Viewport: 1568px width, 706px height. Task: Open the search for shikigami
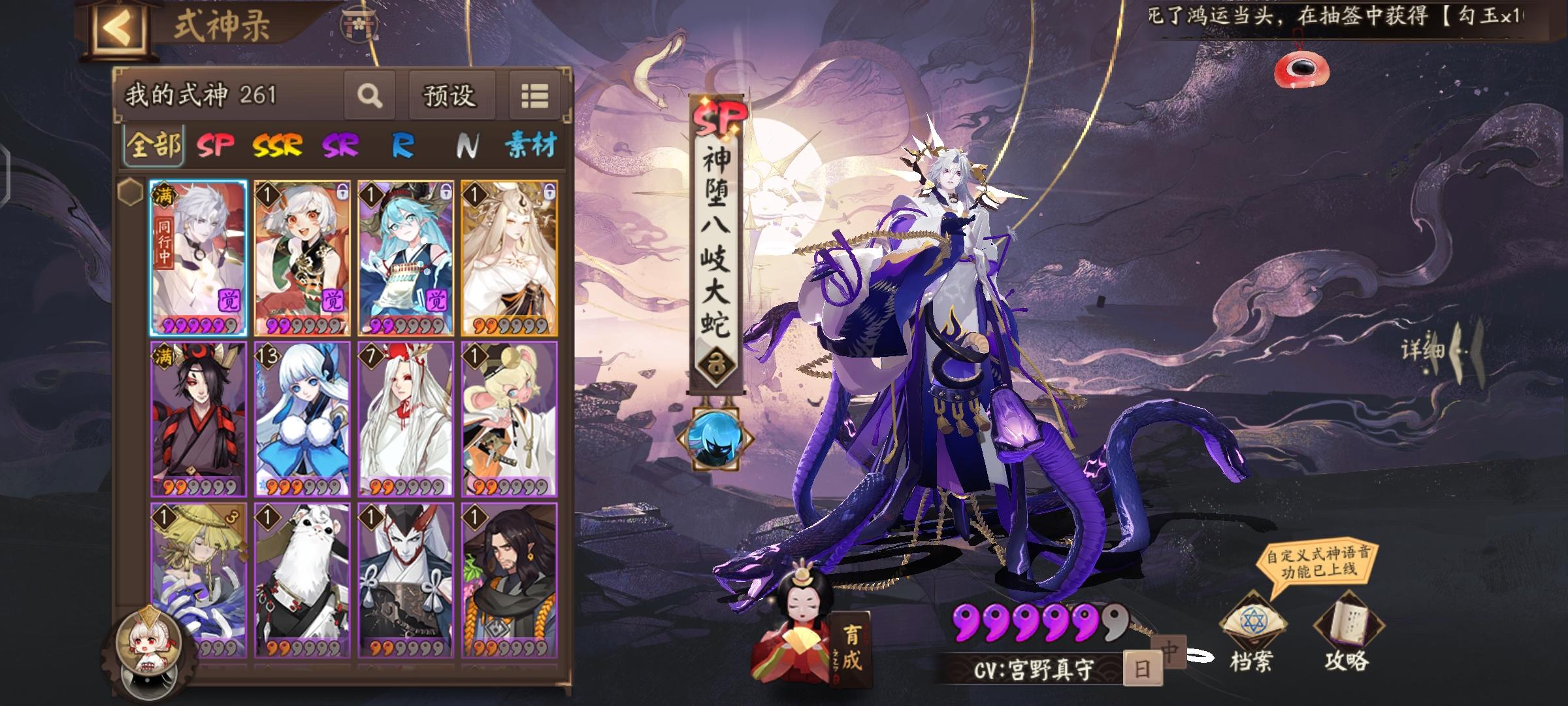tap(370, 96)
